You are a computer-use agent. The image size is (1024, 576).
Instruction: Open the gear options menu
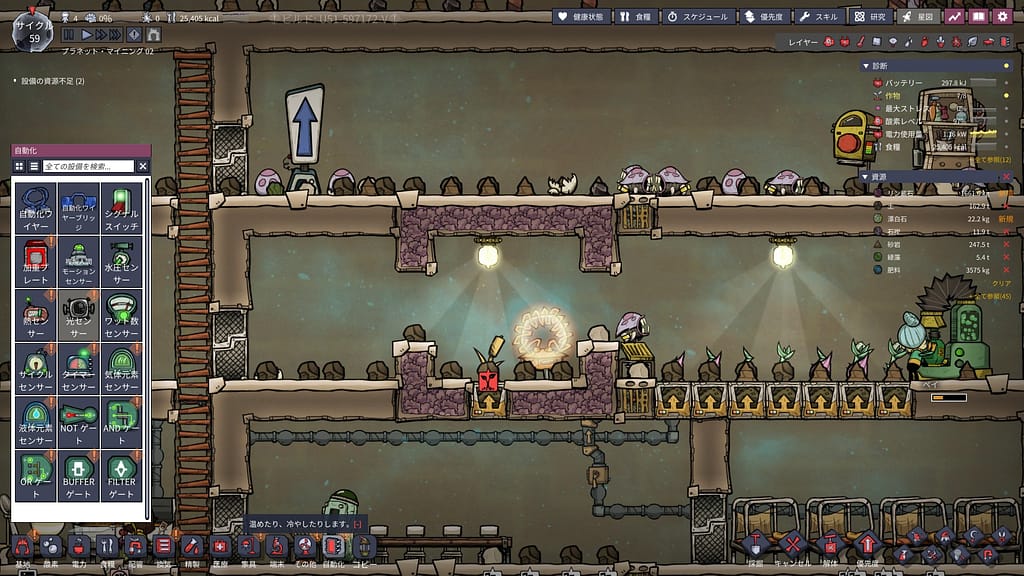tap(1003, 16)
